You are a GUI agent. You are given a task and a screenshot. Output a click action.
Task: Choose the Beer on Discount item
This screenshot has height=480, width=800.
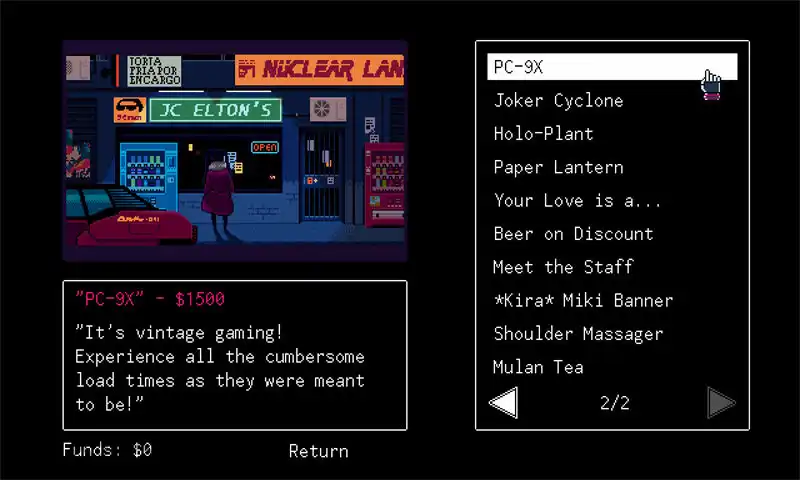[573, 234]
